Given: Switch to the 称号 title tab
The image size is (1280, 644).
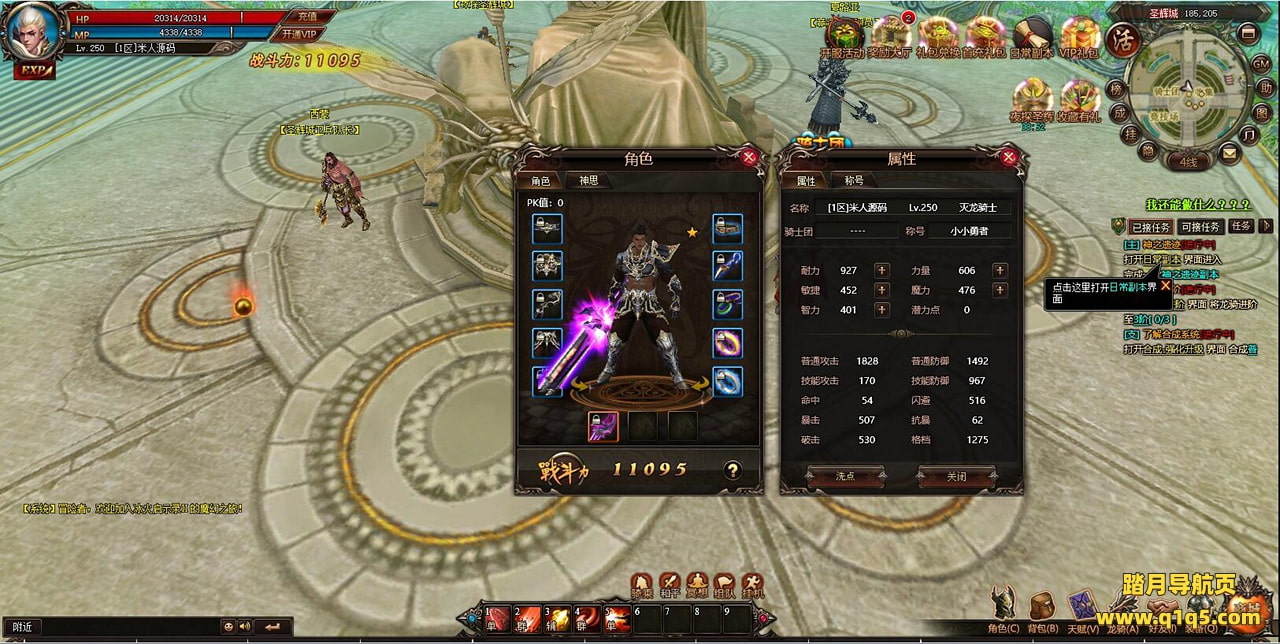Looking at the screenshot, I should coord(854,181).
